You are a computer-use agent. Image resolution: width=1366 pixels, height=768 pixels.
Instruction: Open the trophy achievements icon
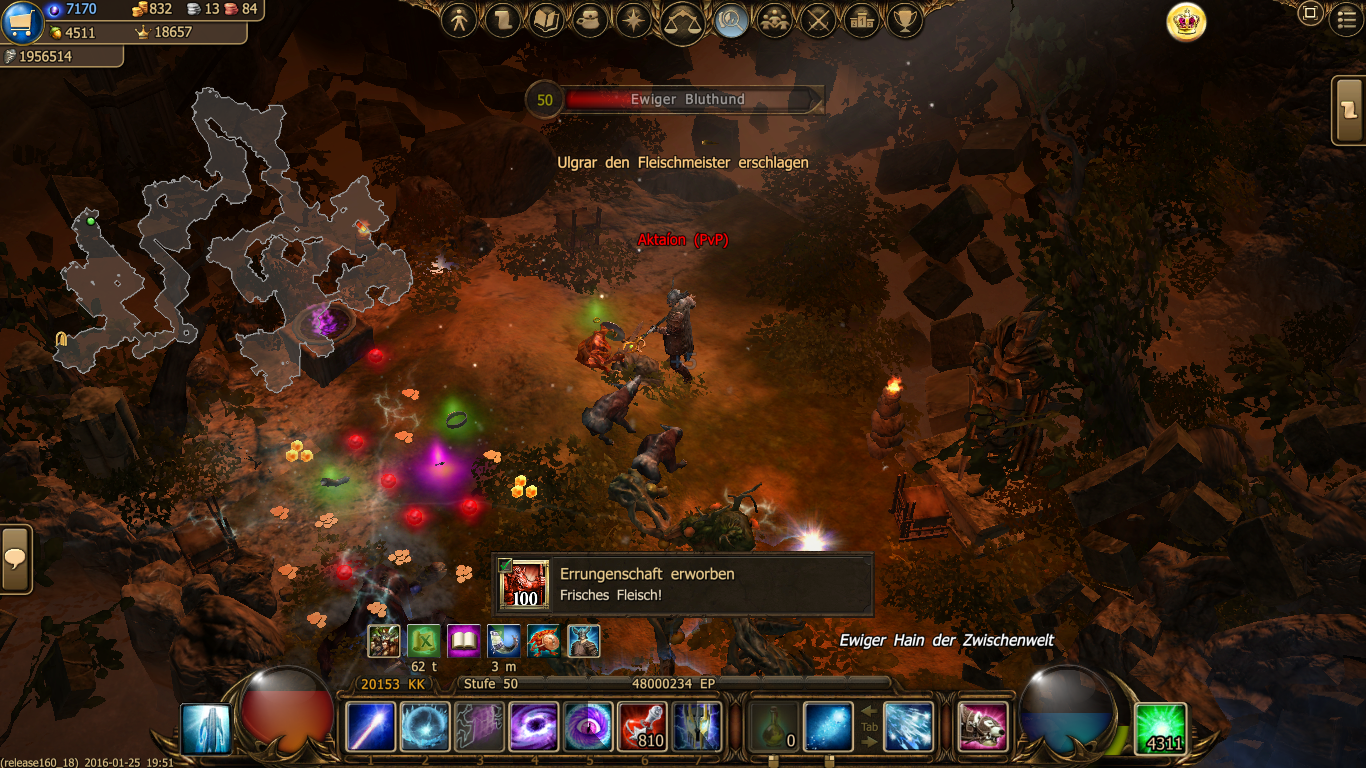coord(904,20)
